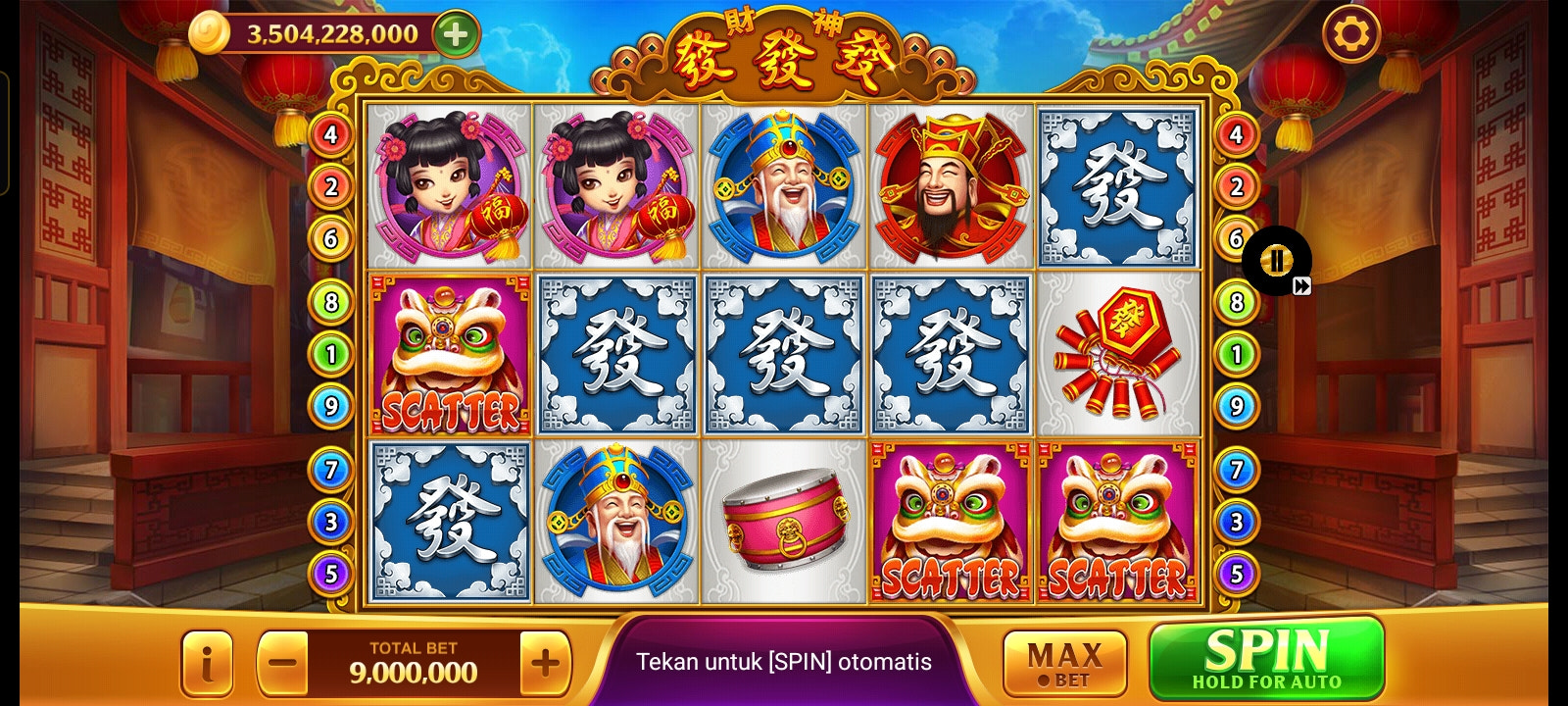This screenshot has height=706, width=1568.
Task: Select the MAX BET button
Action: [1064, 663]
